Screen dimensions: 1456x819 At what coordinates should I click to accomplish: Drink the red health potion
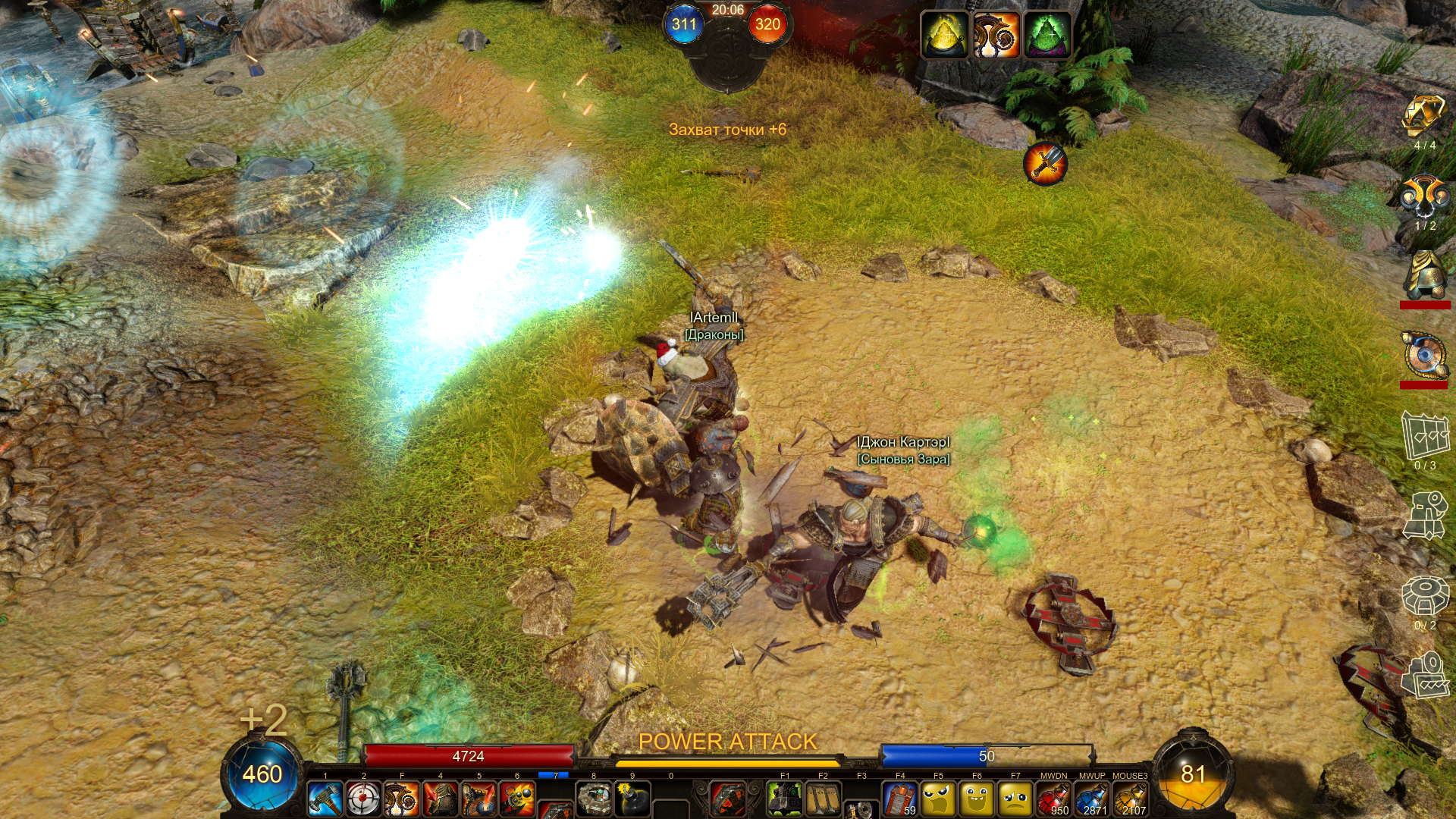tap(1053, 799)
